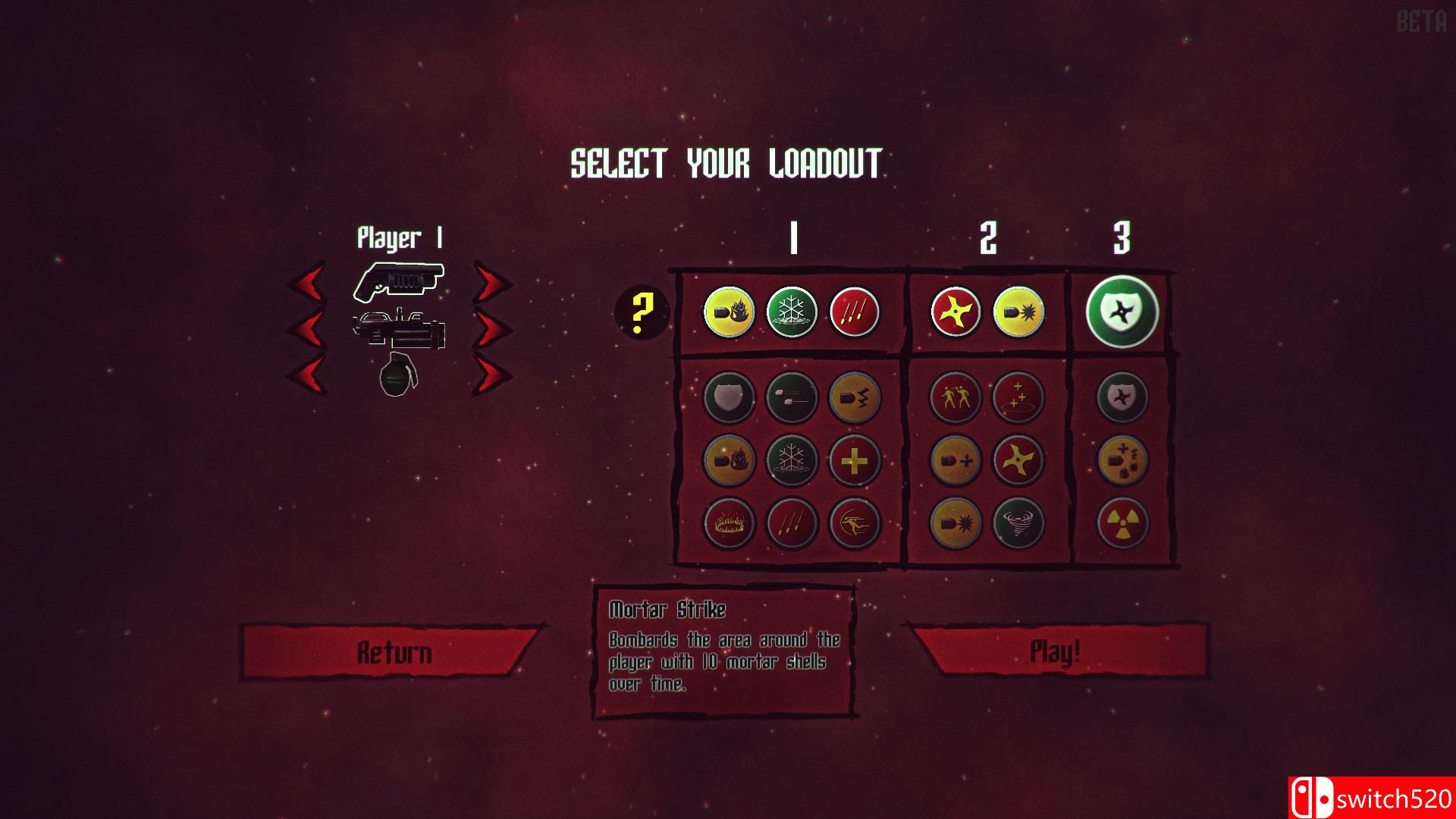Open the yellow question mark help
The width and height of the screenshot is (1456, 819).
642,312
